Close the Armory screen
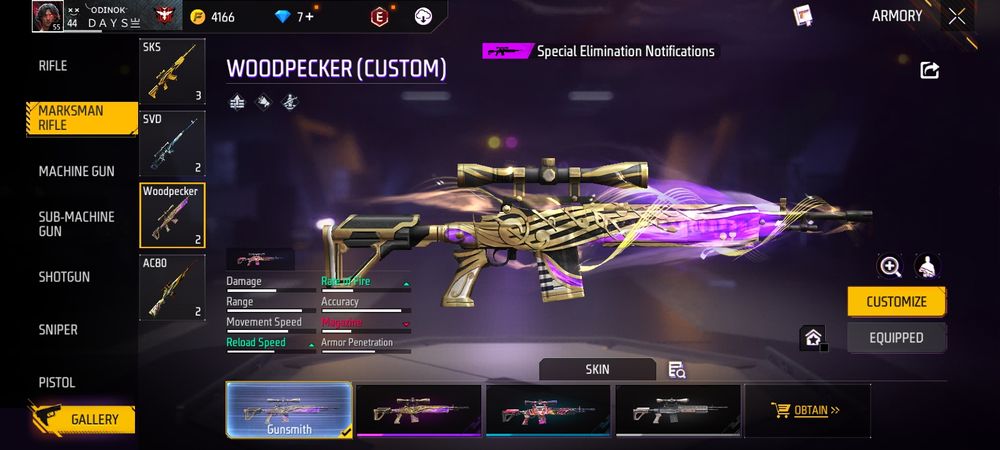The image size is (1000, 450). [x=957, y=16]
